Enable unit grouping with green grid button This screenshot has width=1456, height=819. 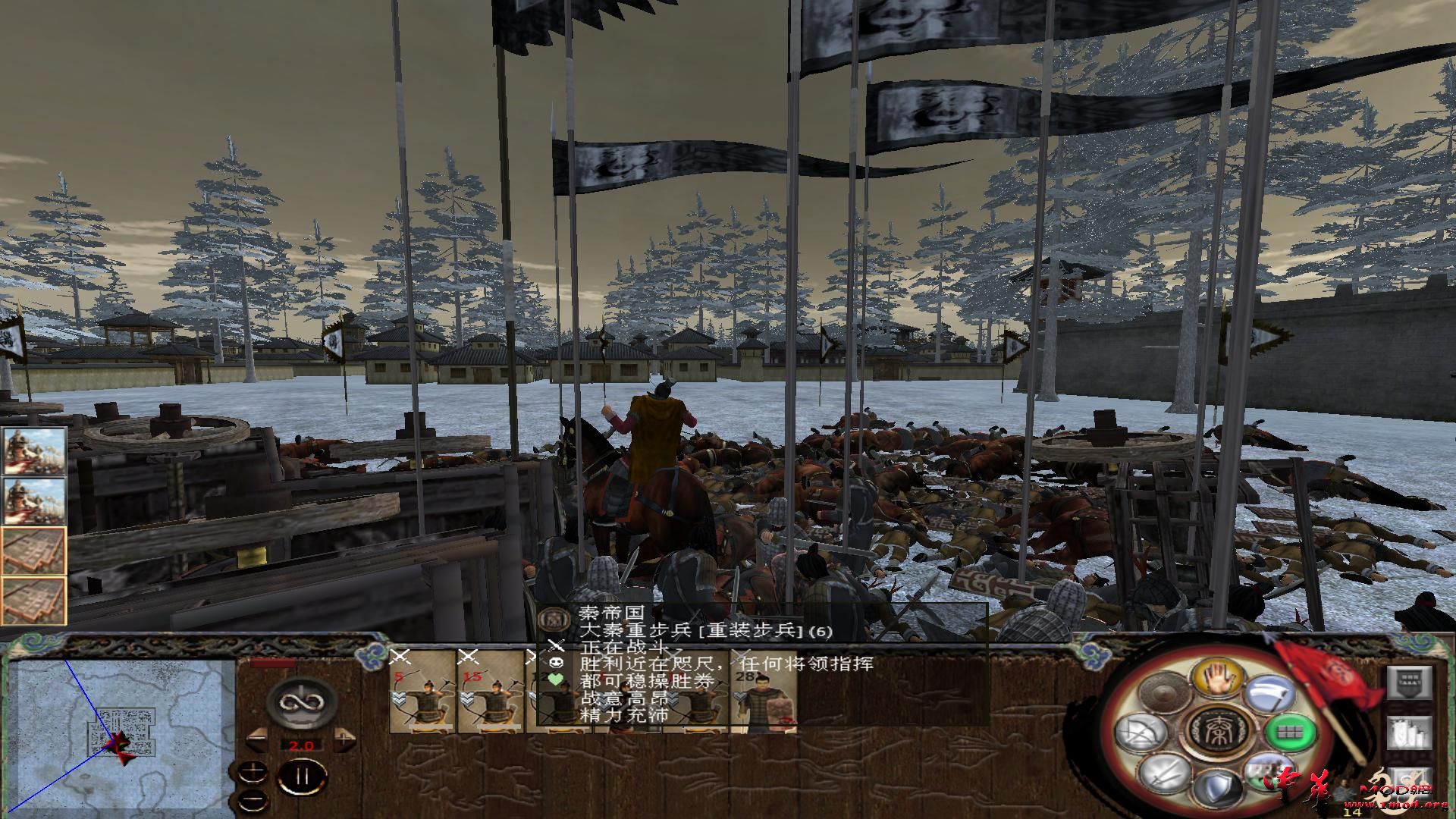[x=1290, y=733]
